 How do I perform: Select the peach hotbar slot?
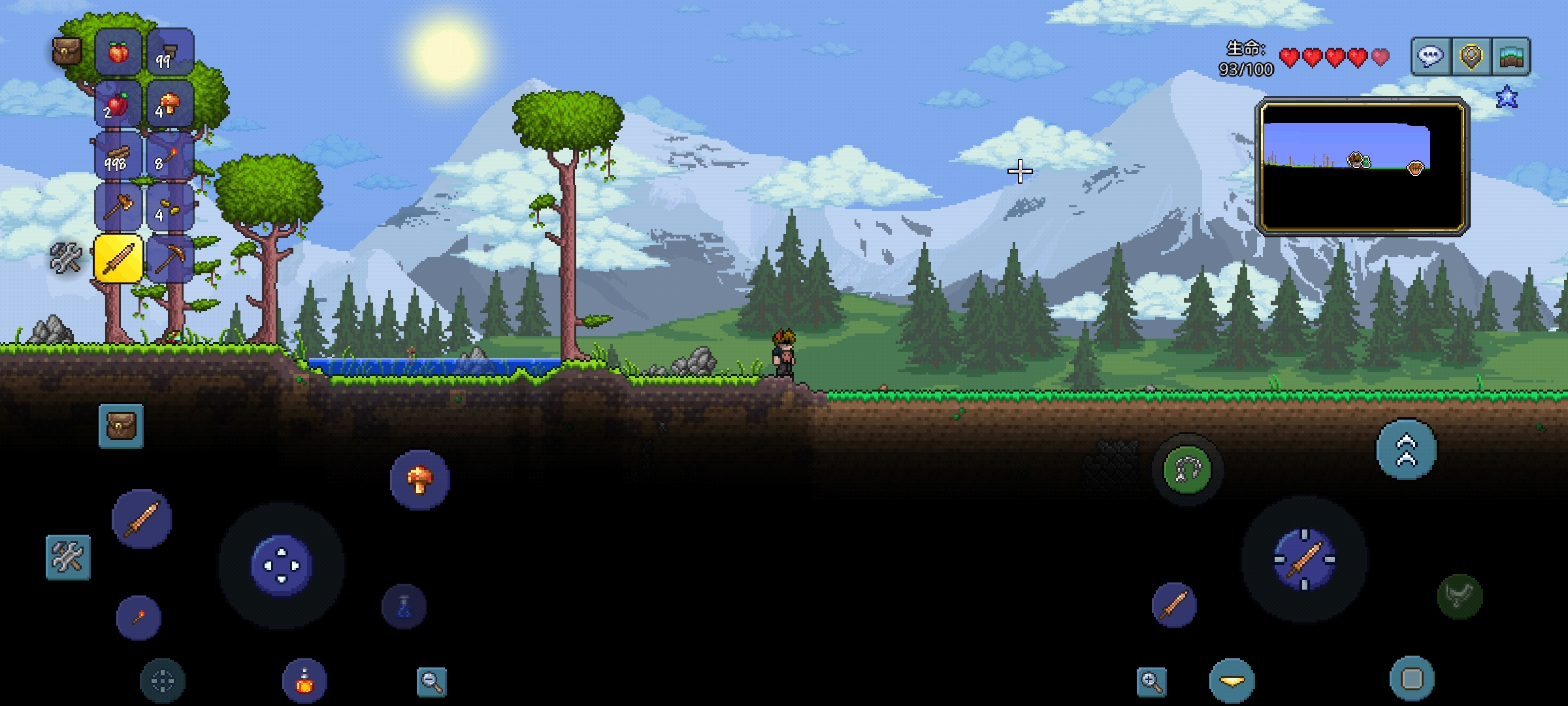118,52
